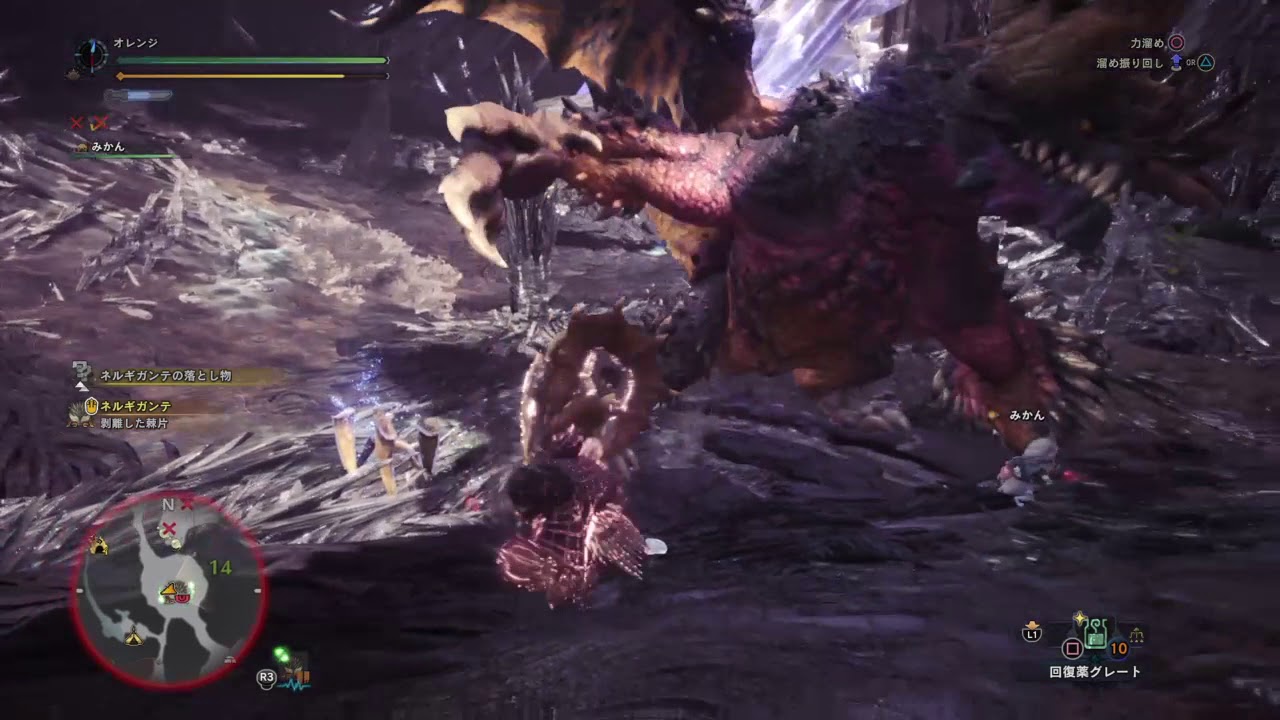Click the red X marker on the minimap

[x=170, y=527]
